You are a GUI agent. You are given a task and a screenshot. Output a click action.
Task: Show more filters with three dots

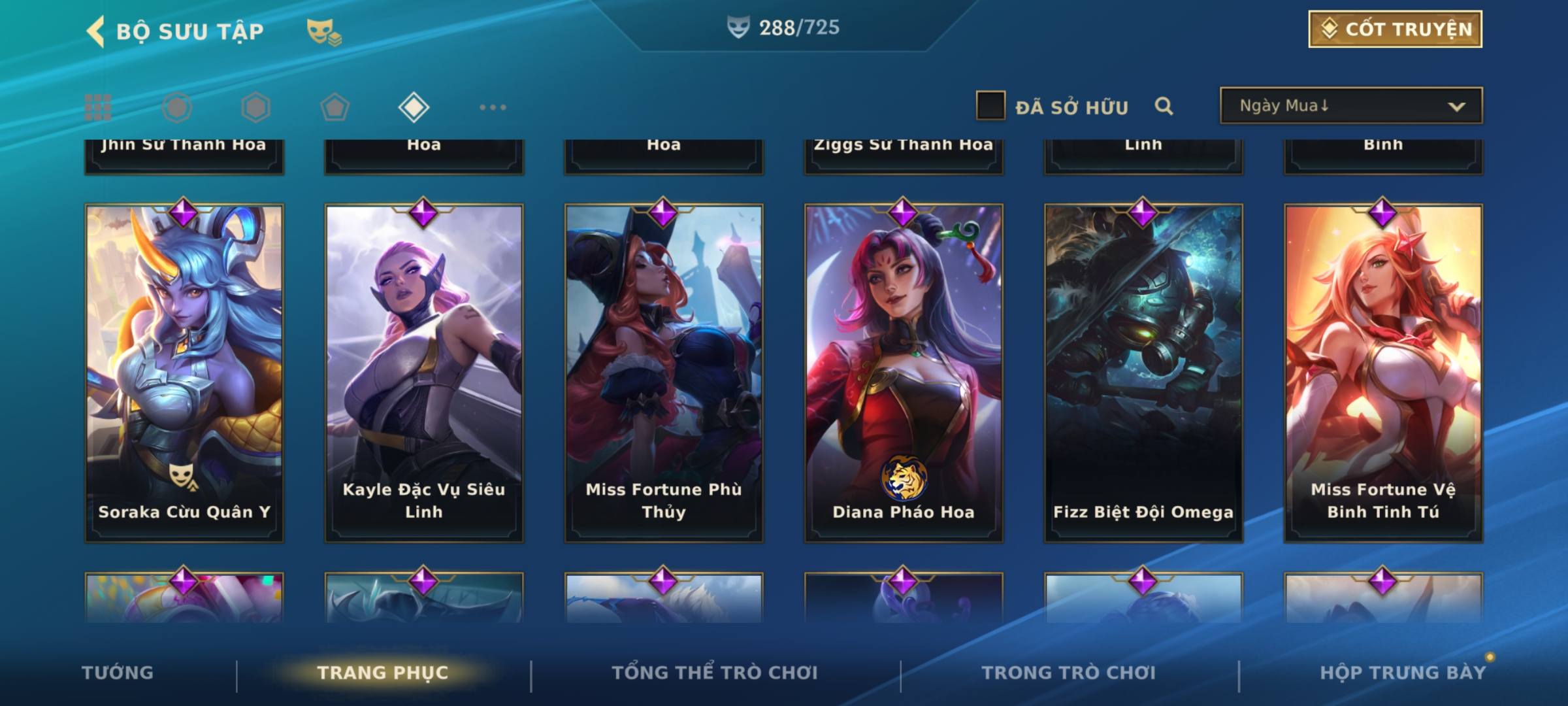coord(493,107)
